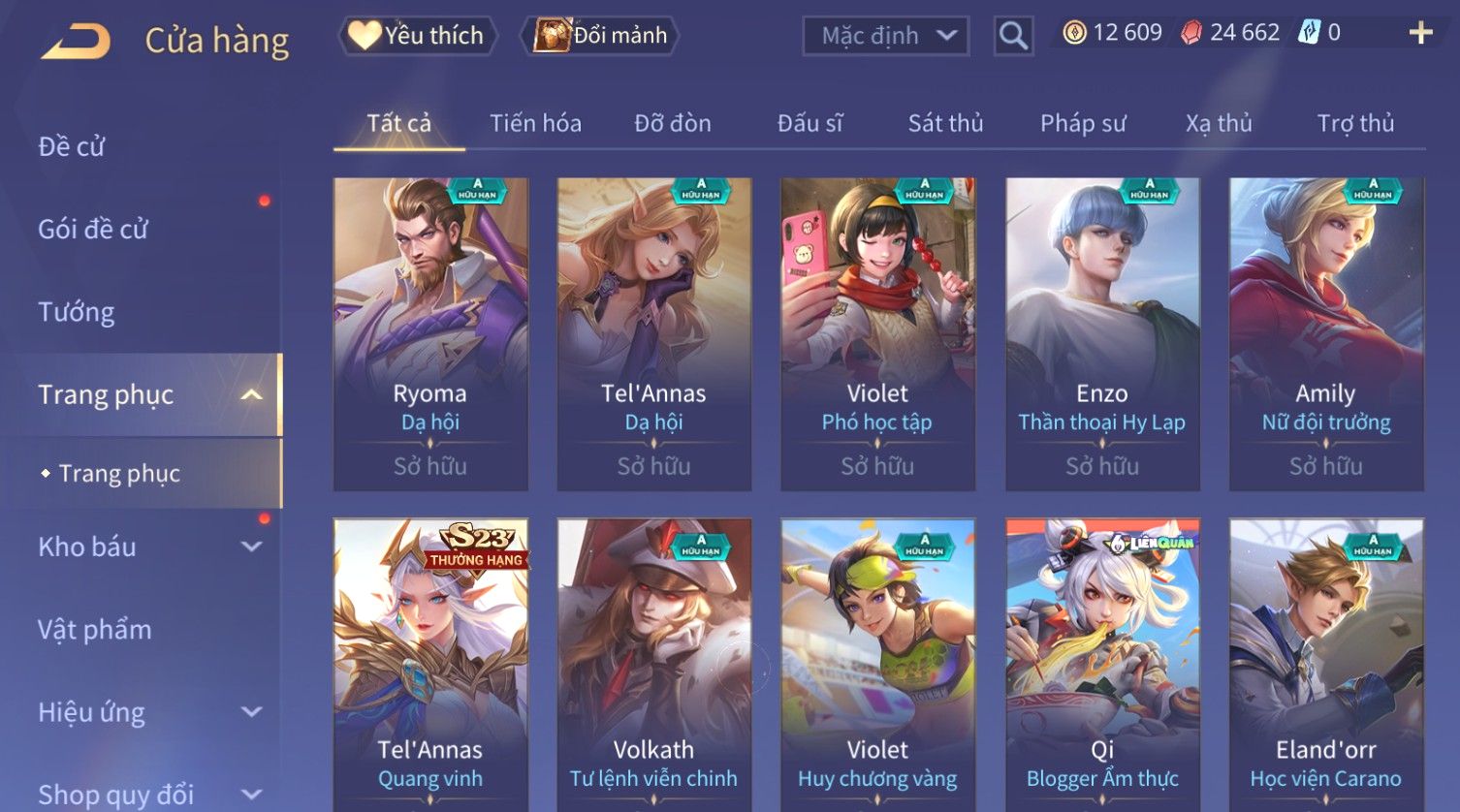
Task: Filter by the Trợ thủ tab
Action: tap(1355, 123)
